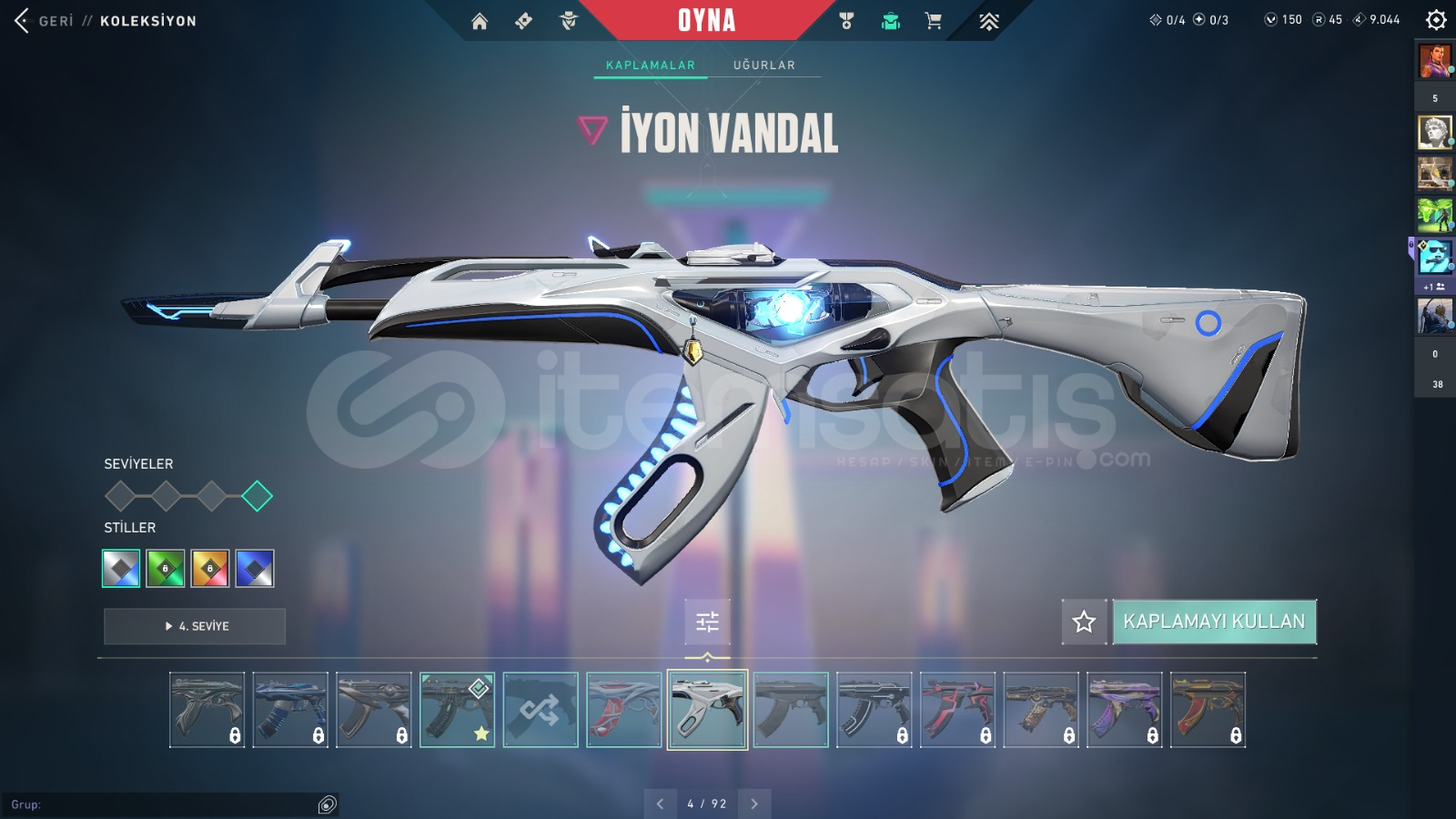
Task: Choose the blue style variant
Action: click(255, 569)
